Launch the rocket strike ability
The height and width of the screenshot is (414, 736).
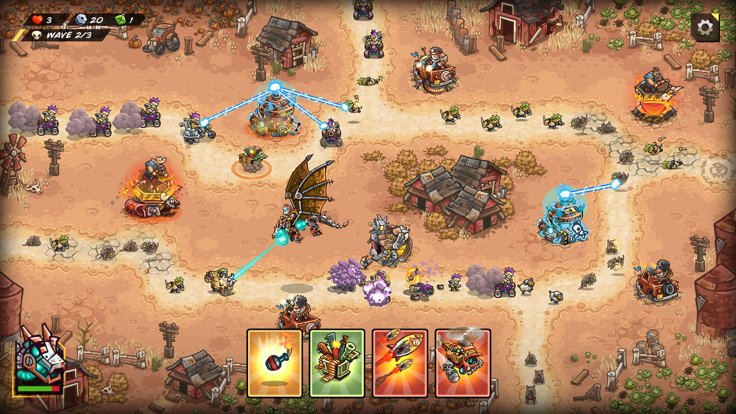(x=400, y=363)
